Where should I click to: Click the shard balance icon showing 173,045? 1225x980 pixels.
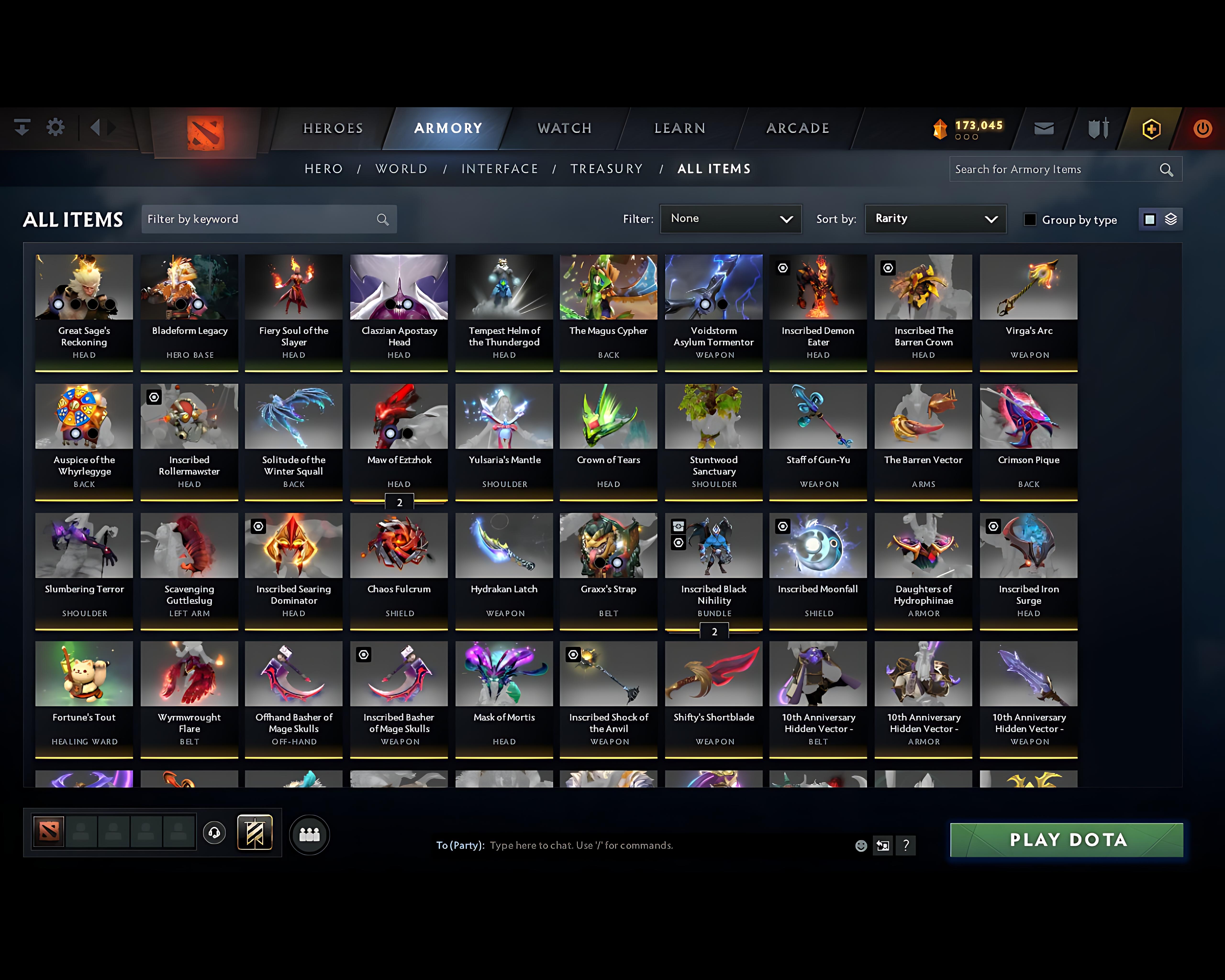[x=940, y=128]
